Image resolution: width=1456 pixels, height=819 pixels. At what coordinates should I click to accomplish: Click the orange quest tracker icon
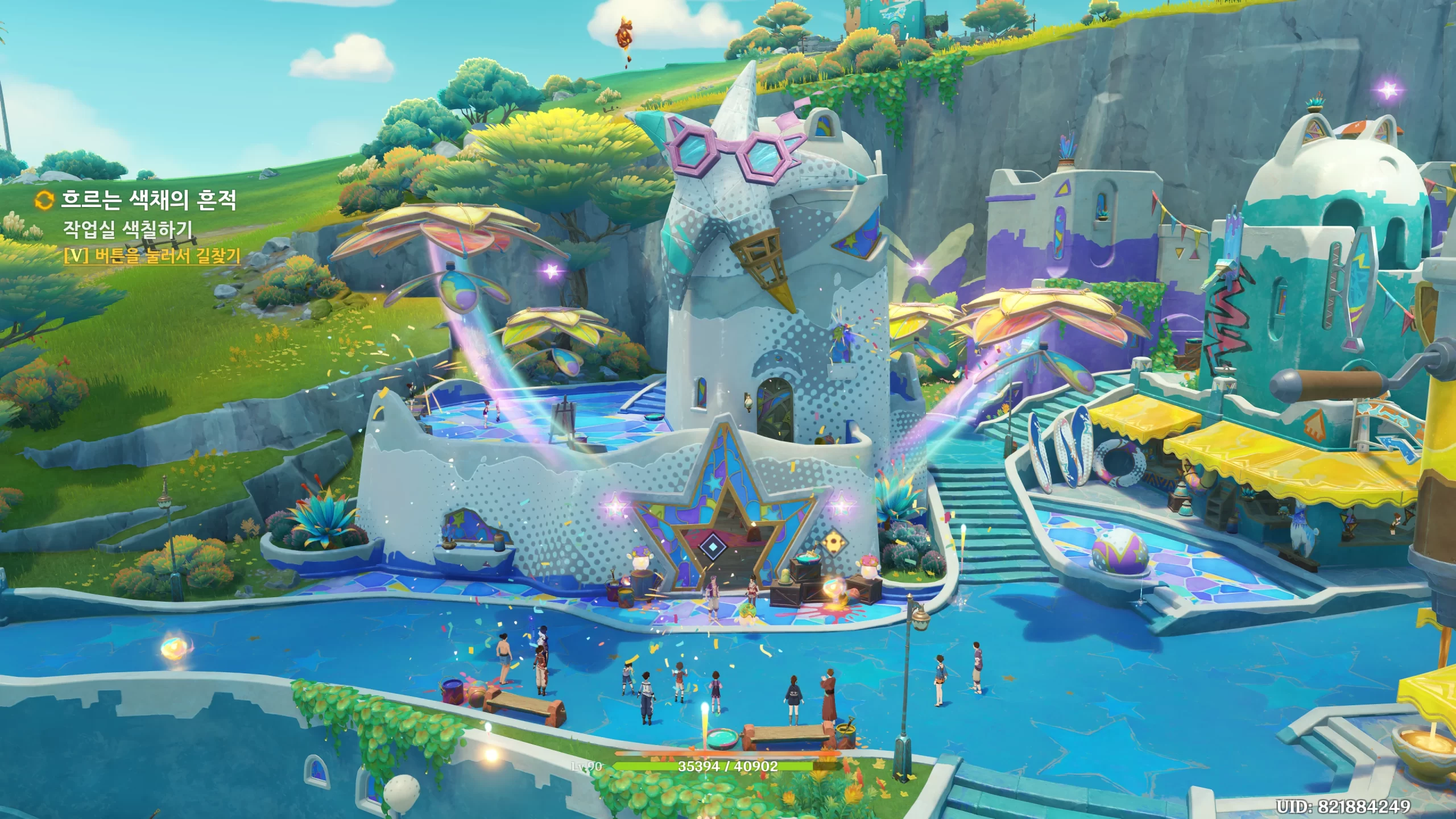click(44, 200)
